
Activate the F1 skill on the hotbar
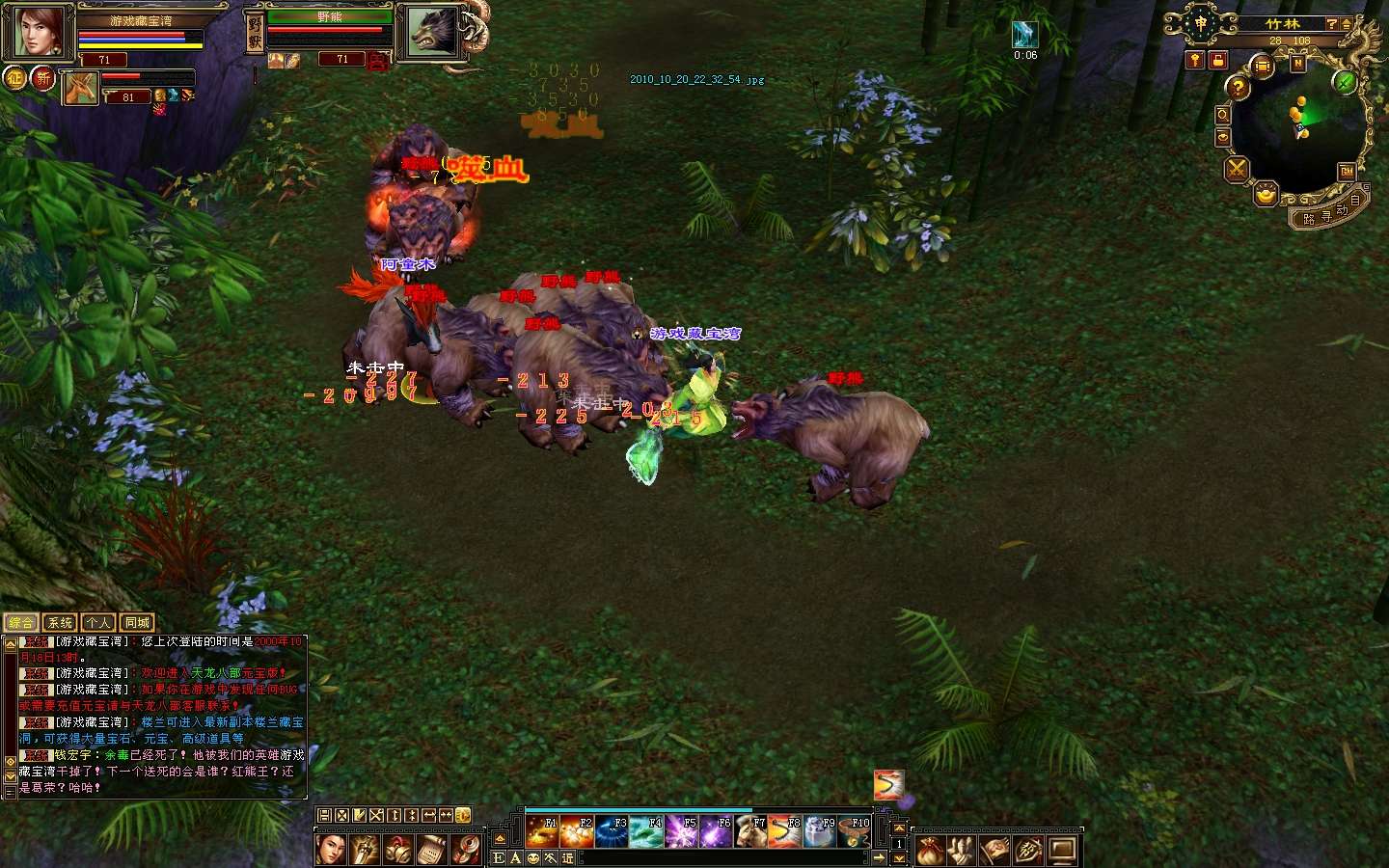541,831
